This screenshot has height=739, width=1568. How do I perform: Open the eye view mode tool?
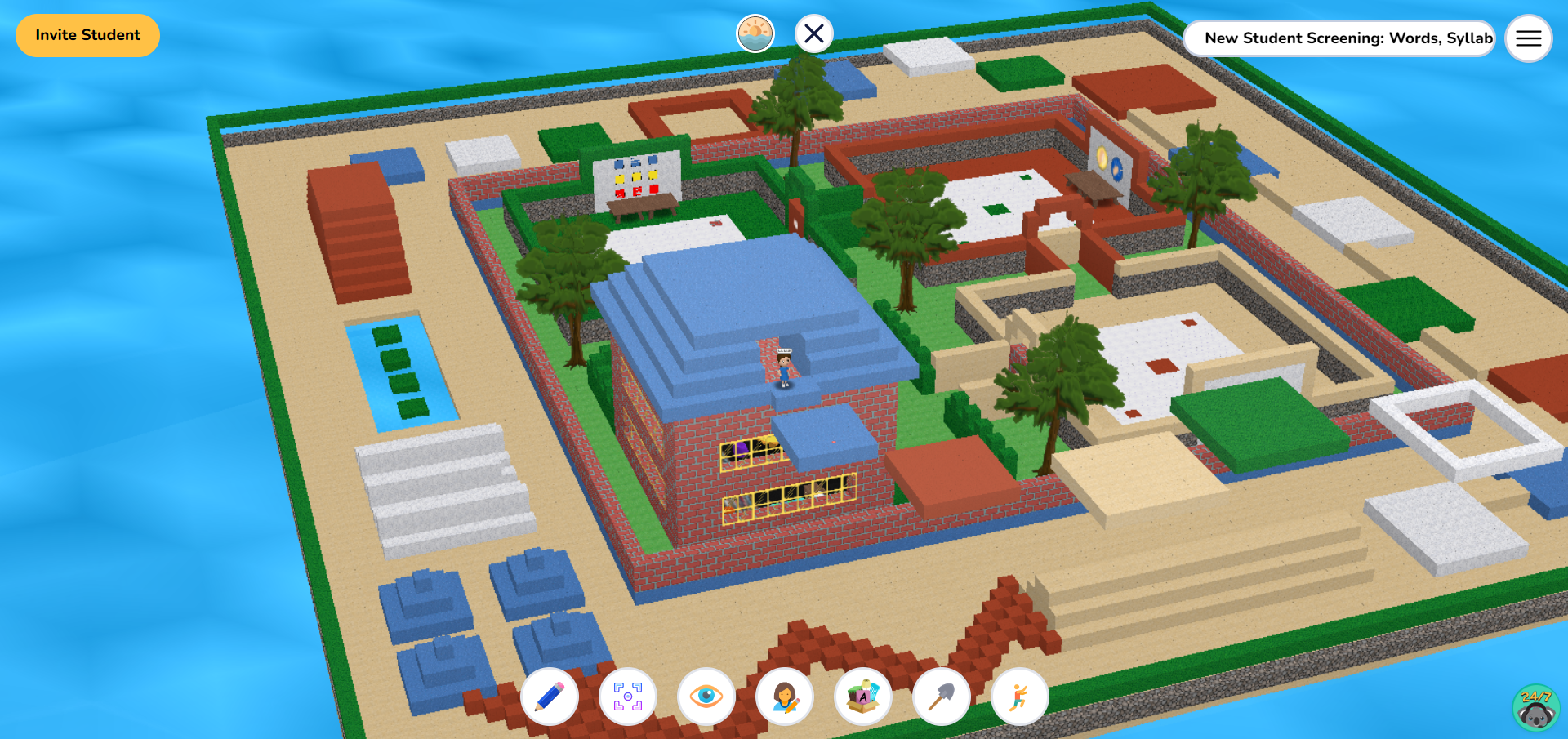[x=706, y=696]
